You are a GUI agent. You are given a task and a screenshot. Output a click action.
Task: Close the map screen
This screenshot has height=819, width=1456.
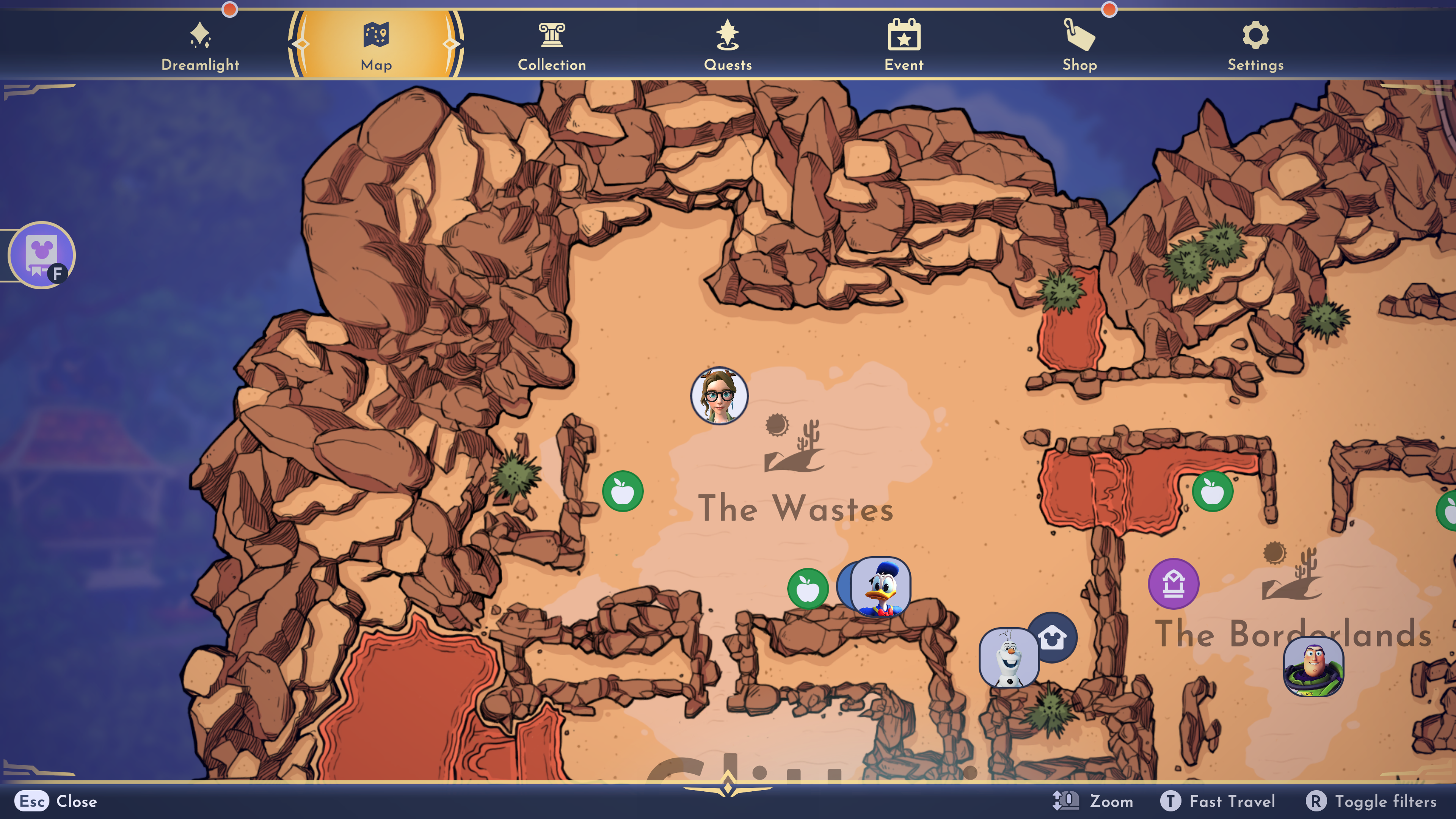56,801
